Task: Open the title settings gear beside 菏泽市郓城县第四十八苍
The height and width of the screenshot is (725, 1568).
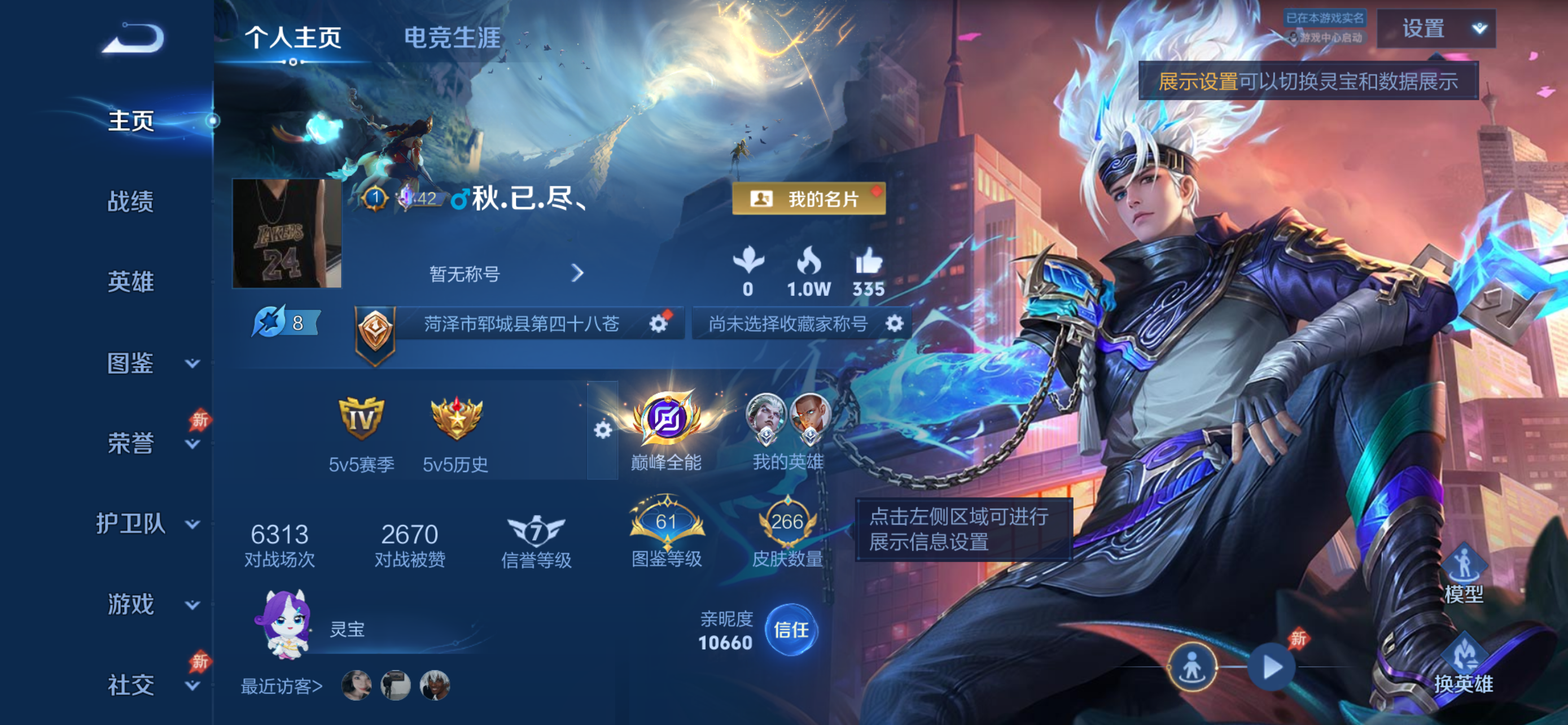Action: pos(659,324)
